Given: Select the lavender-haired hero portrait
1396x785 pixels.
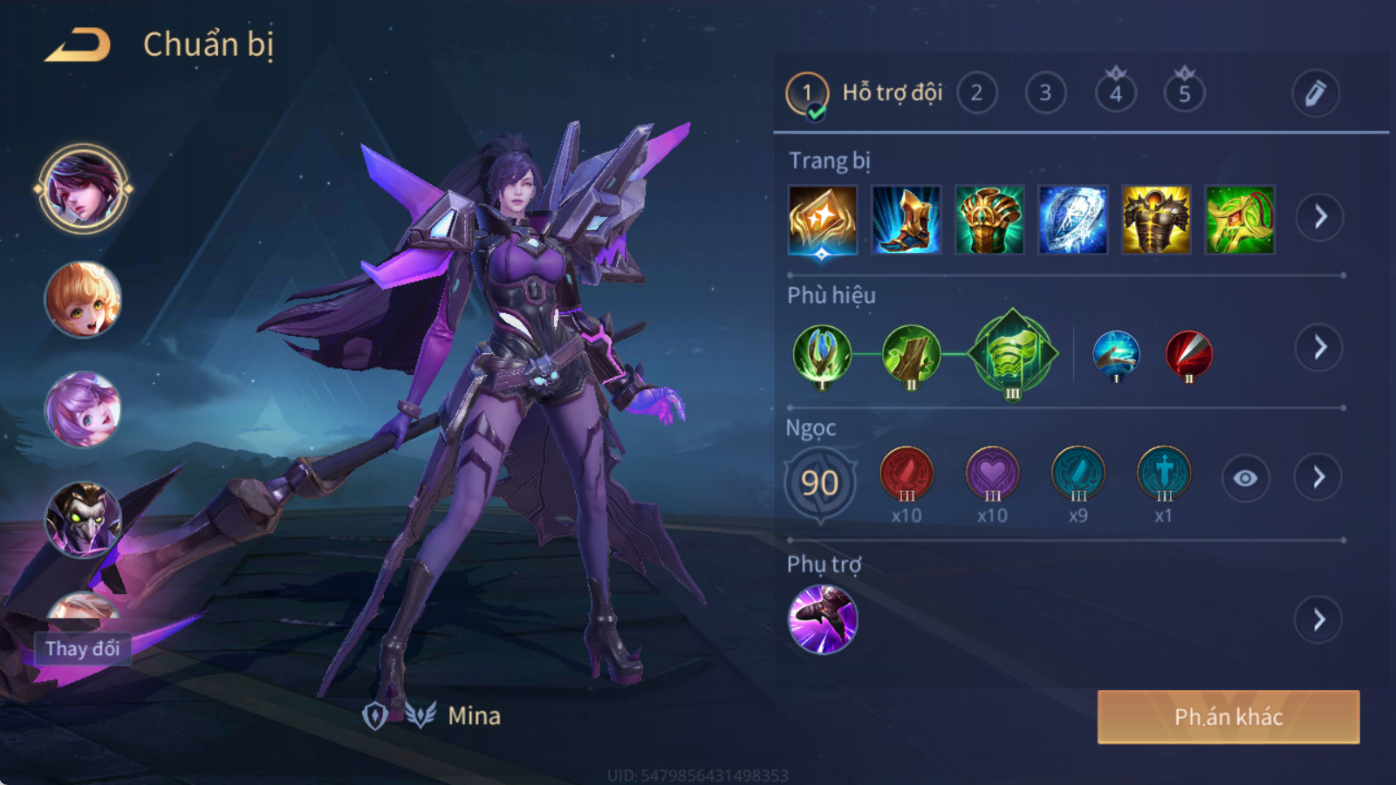Looking at the screenshot, I should 83,410.
